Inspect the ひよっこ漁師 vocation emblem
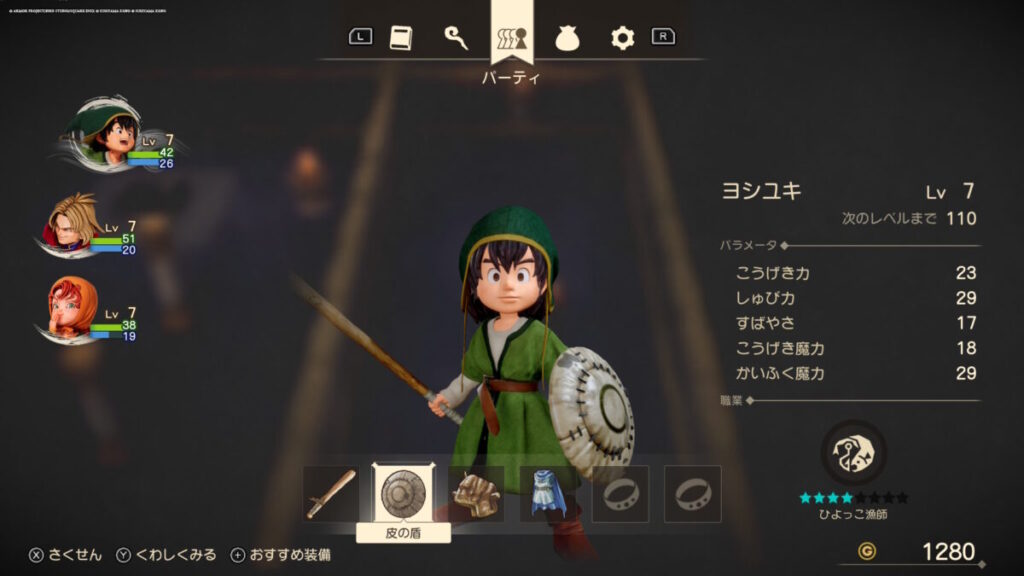This screenshot has width=1024, height=576. tap(853, 453)
